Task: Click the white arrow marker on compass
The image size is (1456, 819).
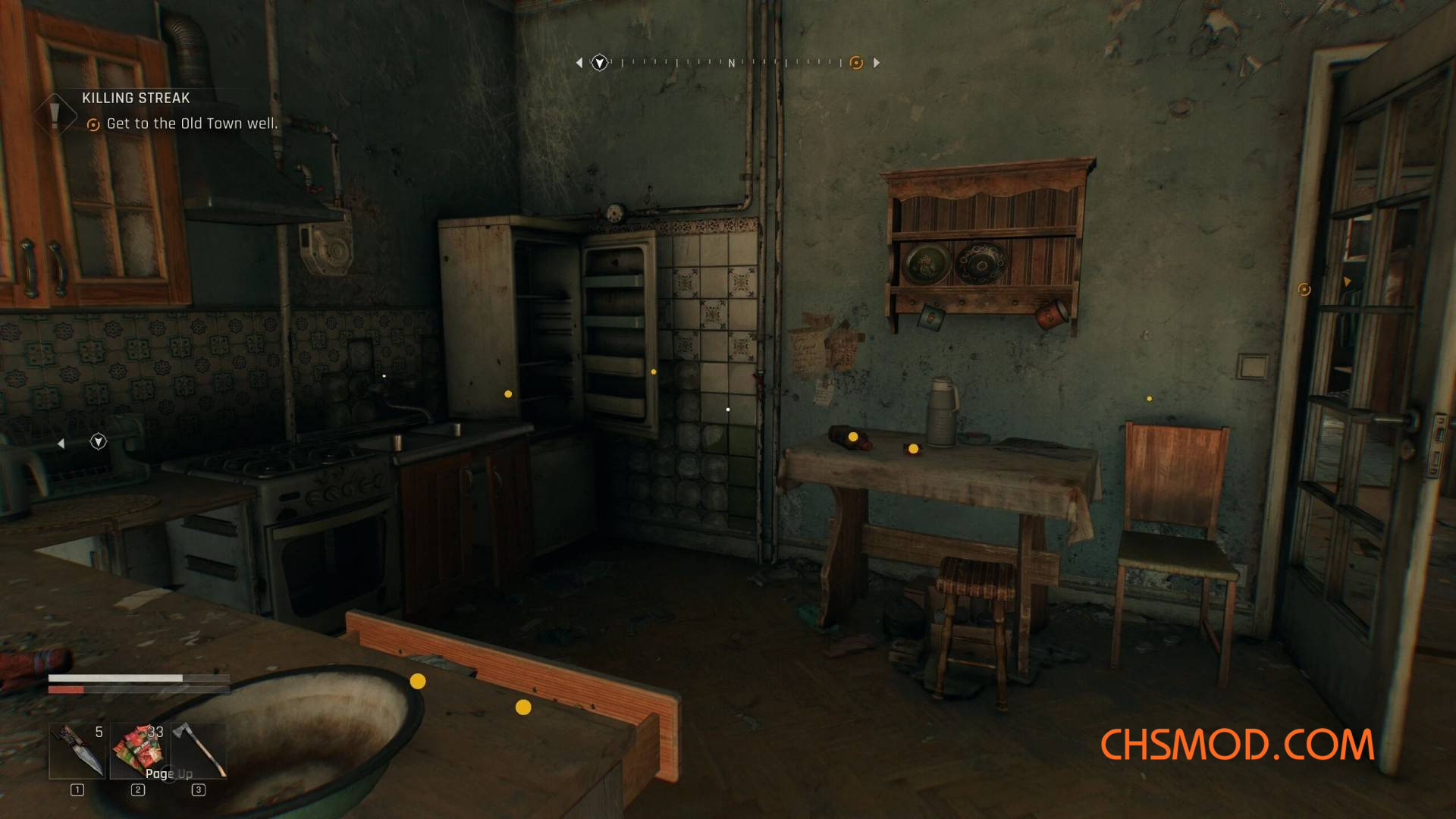Action: (x=600, y=63)
